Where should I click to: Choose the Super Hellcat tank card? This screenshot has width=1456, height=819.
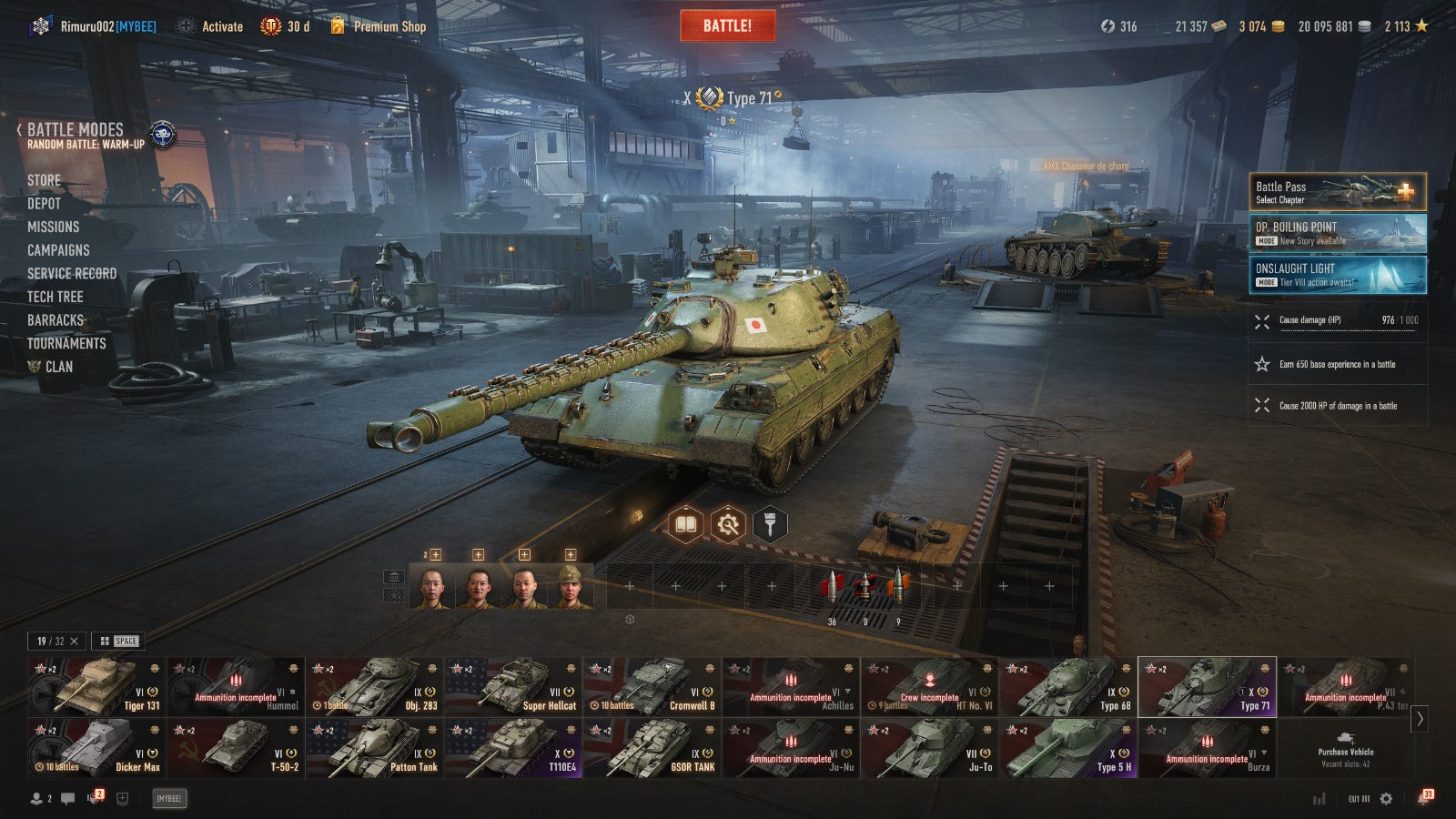[x=513, y=686]
